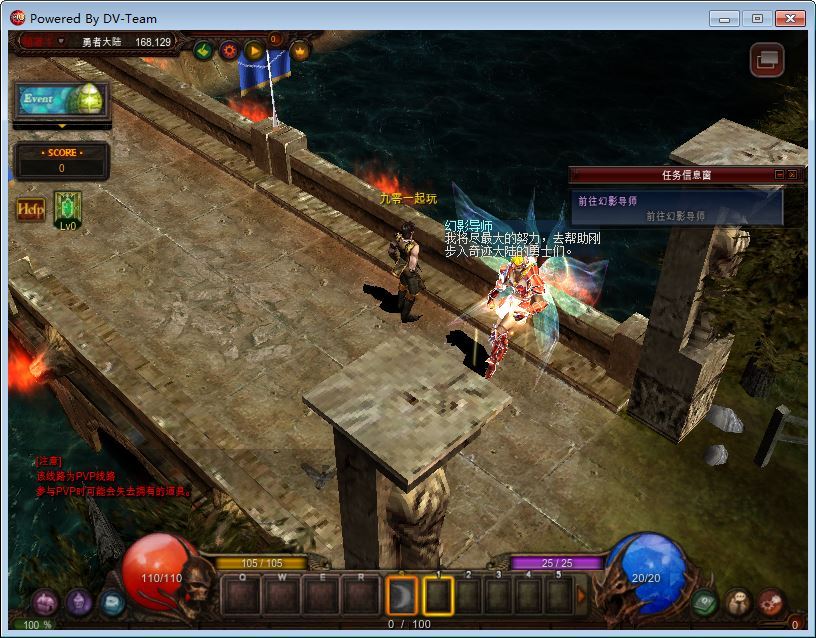
Task: Open the green book icon at bottom right
Action: click(704, 602)
